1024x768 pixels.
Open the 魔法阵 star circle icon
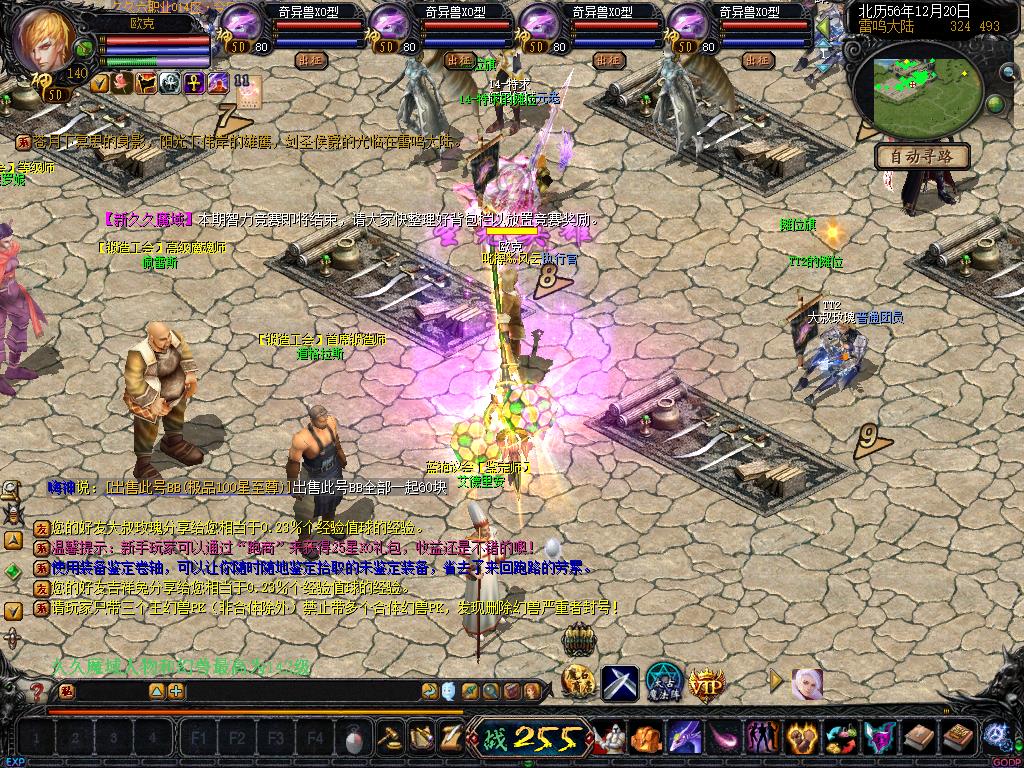pyautogui.click(x=664, y=682)
